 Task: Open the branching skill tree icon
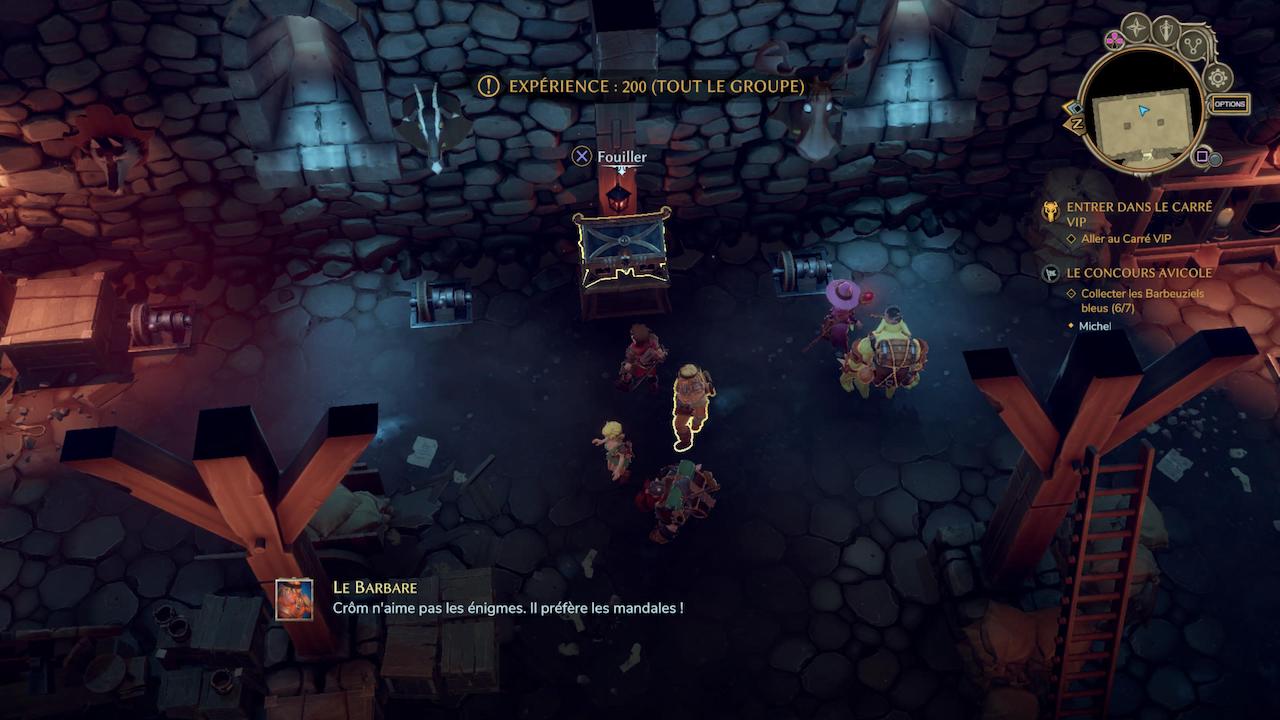[1194, 44]
